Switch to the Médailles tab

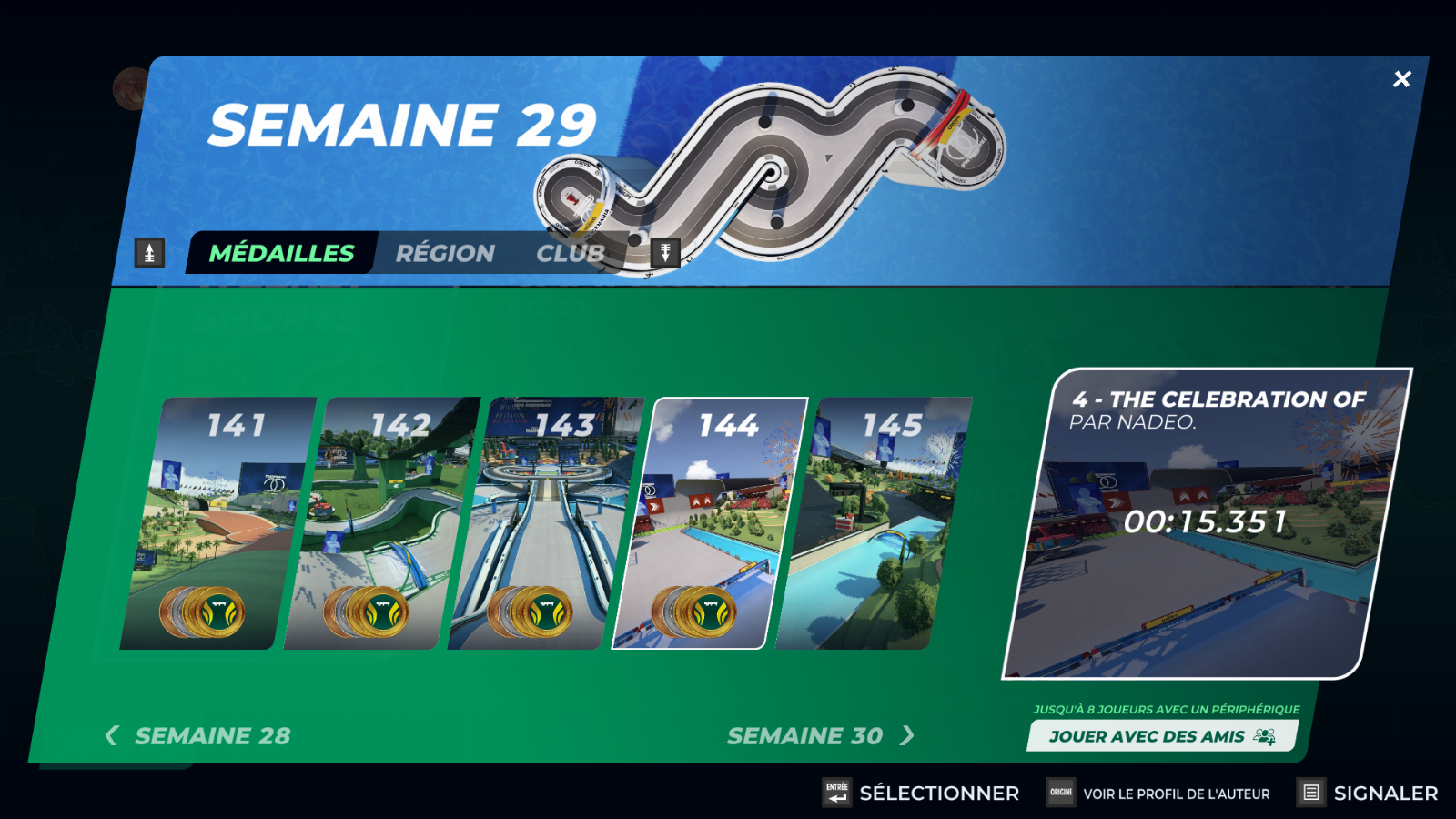click(281, 253)
